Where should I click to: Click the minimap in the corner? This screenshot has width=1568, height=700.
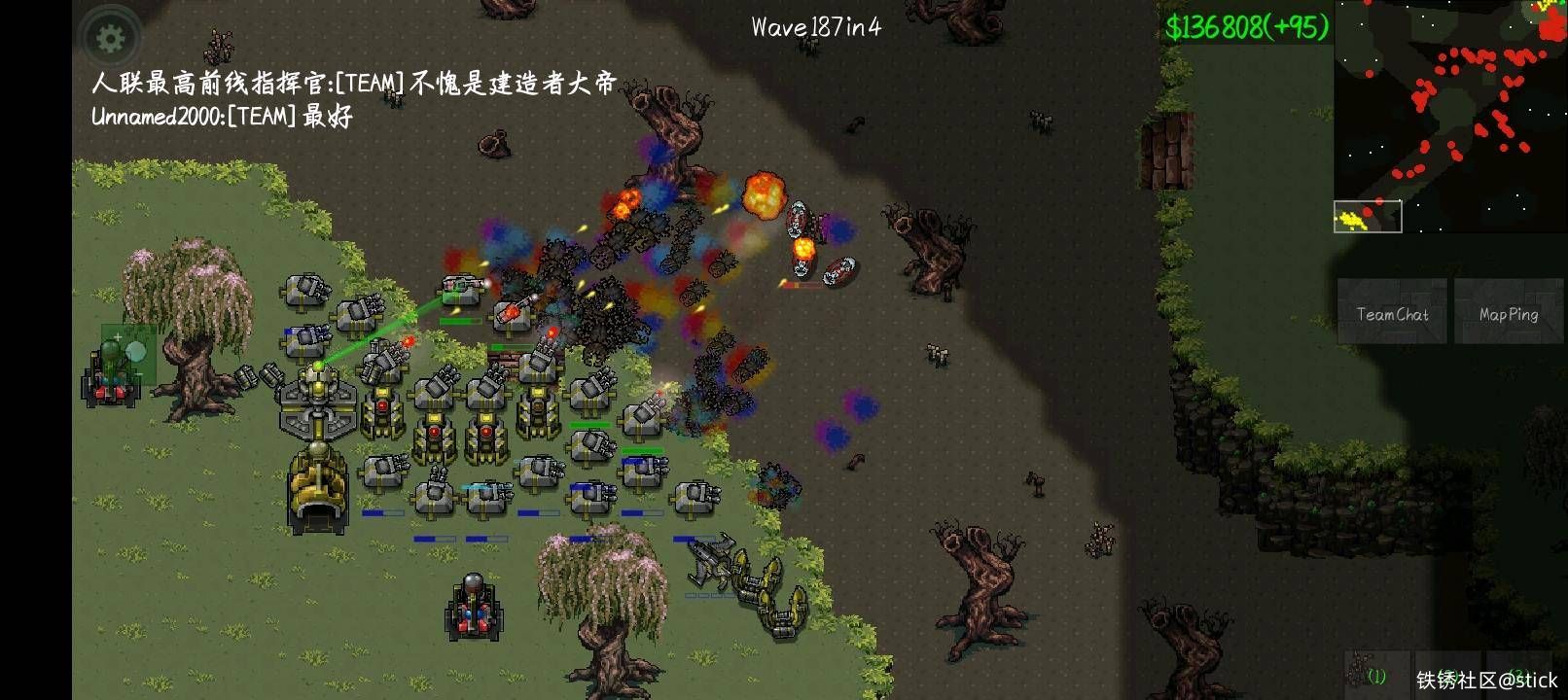[x=1449, y=117]
